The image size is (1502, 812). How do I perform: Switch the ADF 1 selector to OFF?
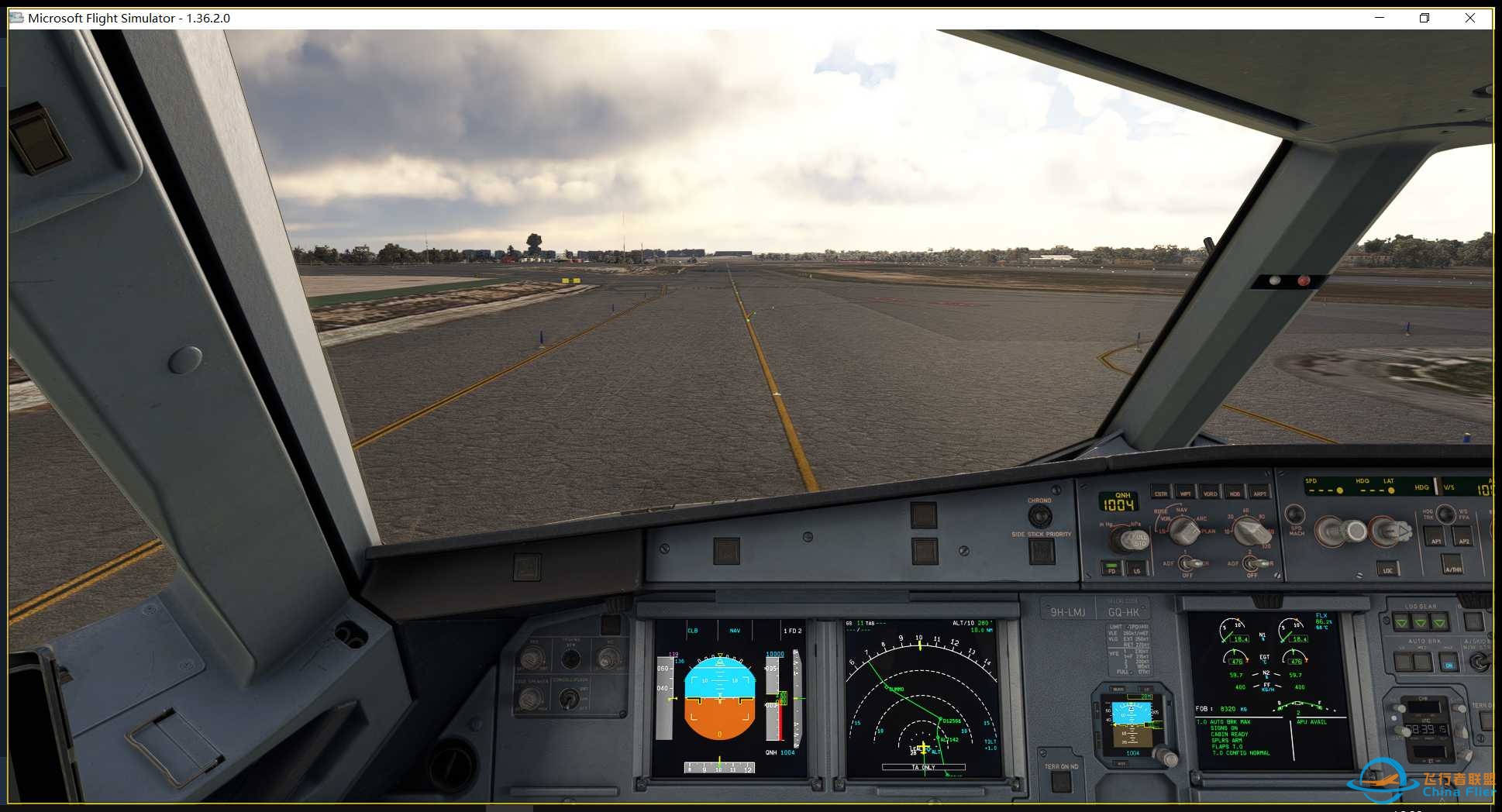coord(1186,568)
